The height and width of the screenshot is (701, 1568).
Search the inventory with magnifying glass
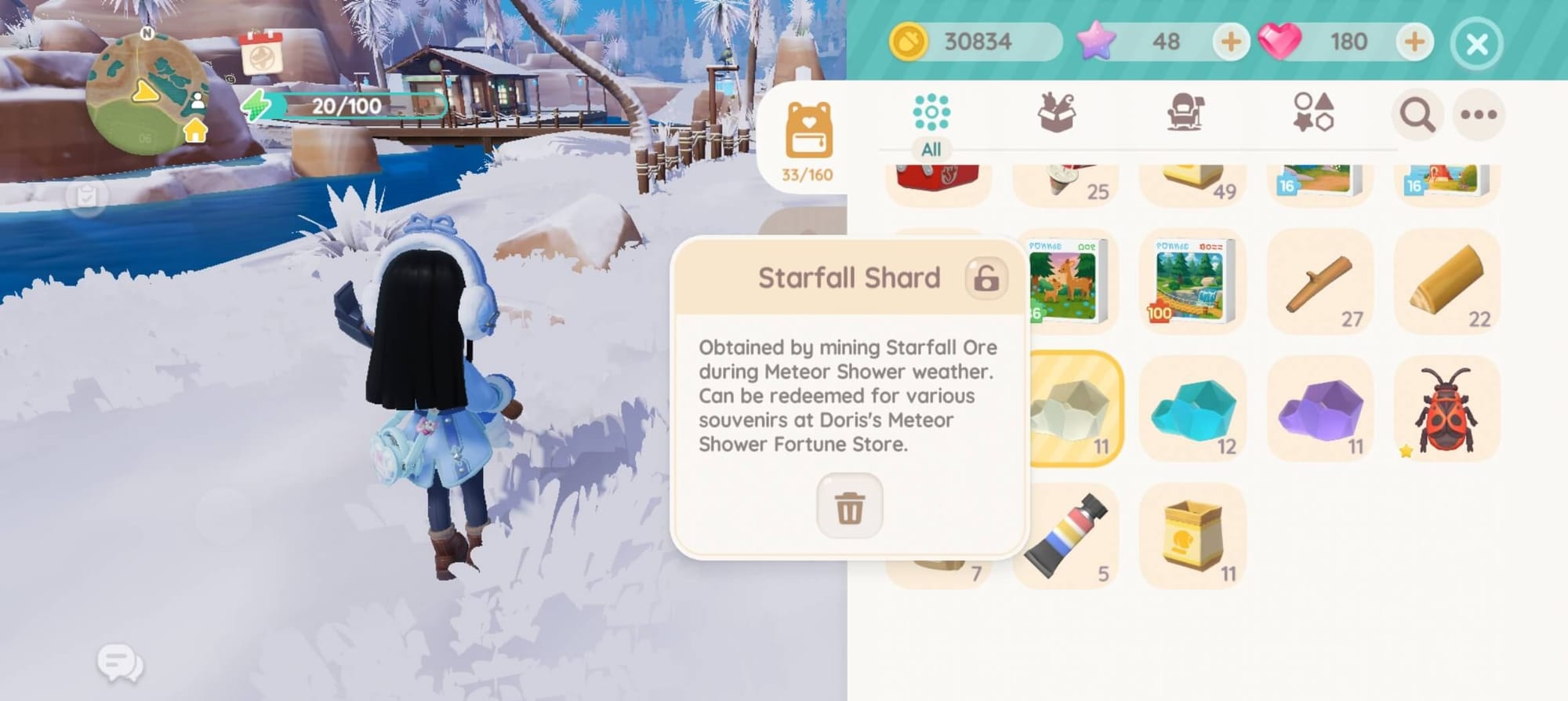1417,115
